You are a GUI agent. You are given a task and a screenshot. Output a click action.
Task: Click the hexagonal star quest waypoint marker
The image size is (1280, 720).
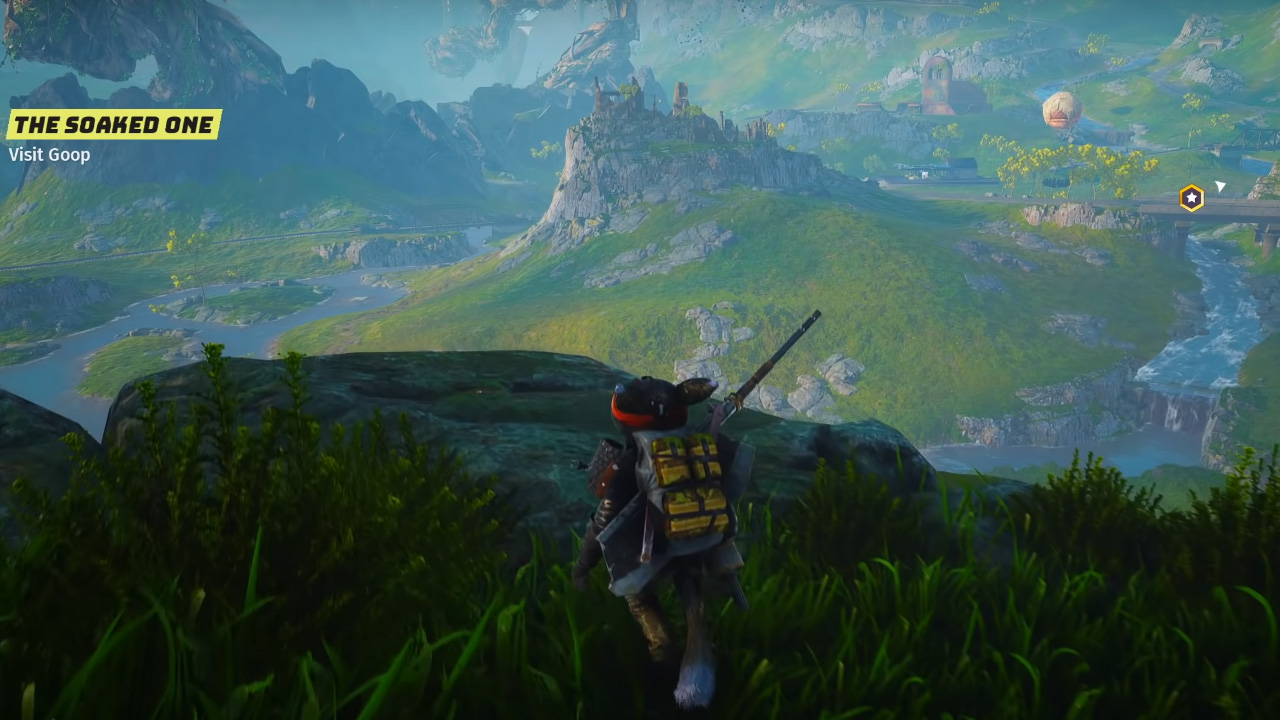pos(1191,198)
